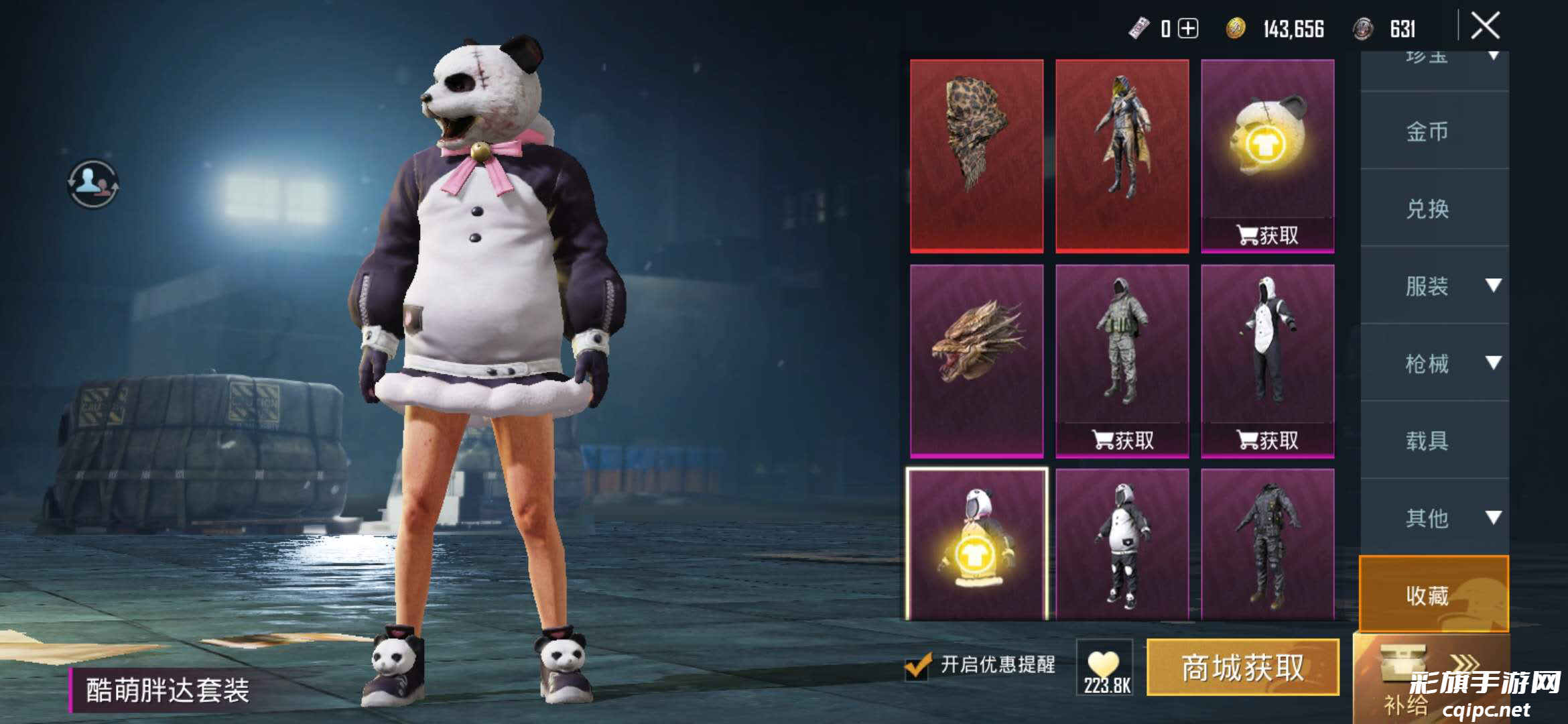This screenshot has height=724, width=1568.
Task: Click the 商城获取 shop purchase button
Action: pyautogui.click(x=1242, y=667)
